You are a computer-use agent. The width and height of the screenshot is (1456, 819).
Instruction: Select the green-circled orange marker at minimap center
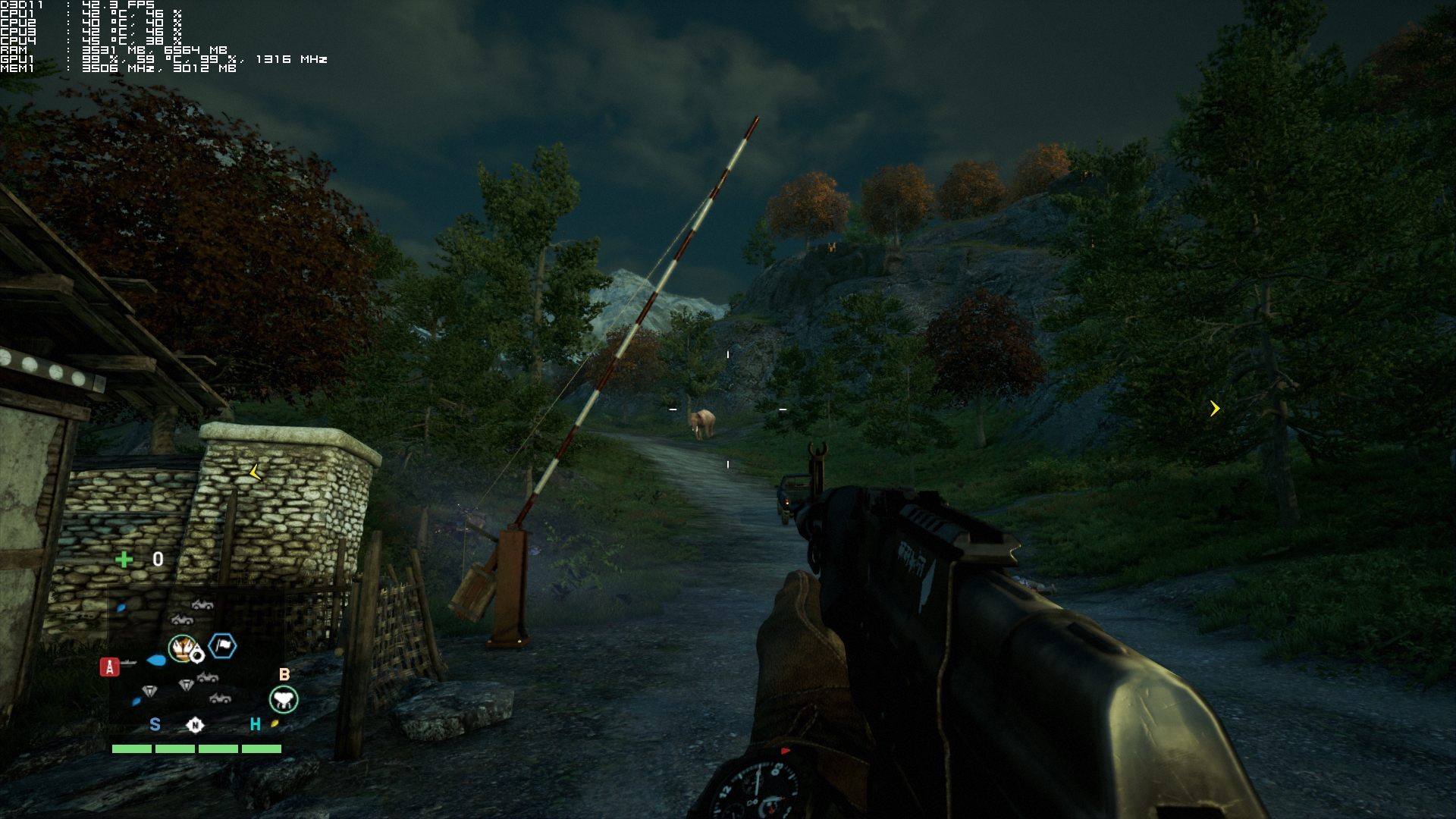182,648
